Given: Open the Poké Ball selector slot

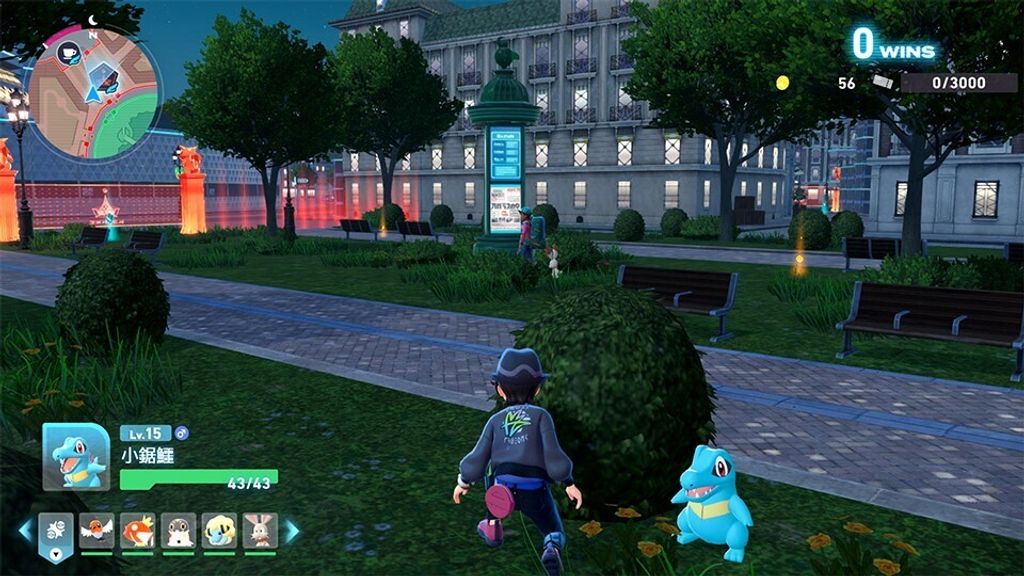Looking at the screenshot, I should click(x=56, y=532).
